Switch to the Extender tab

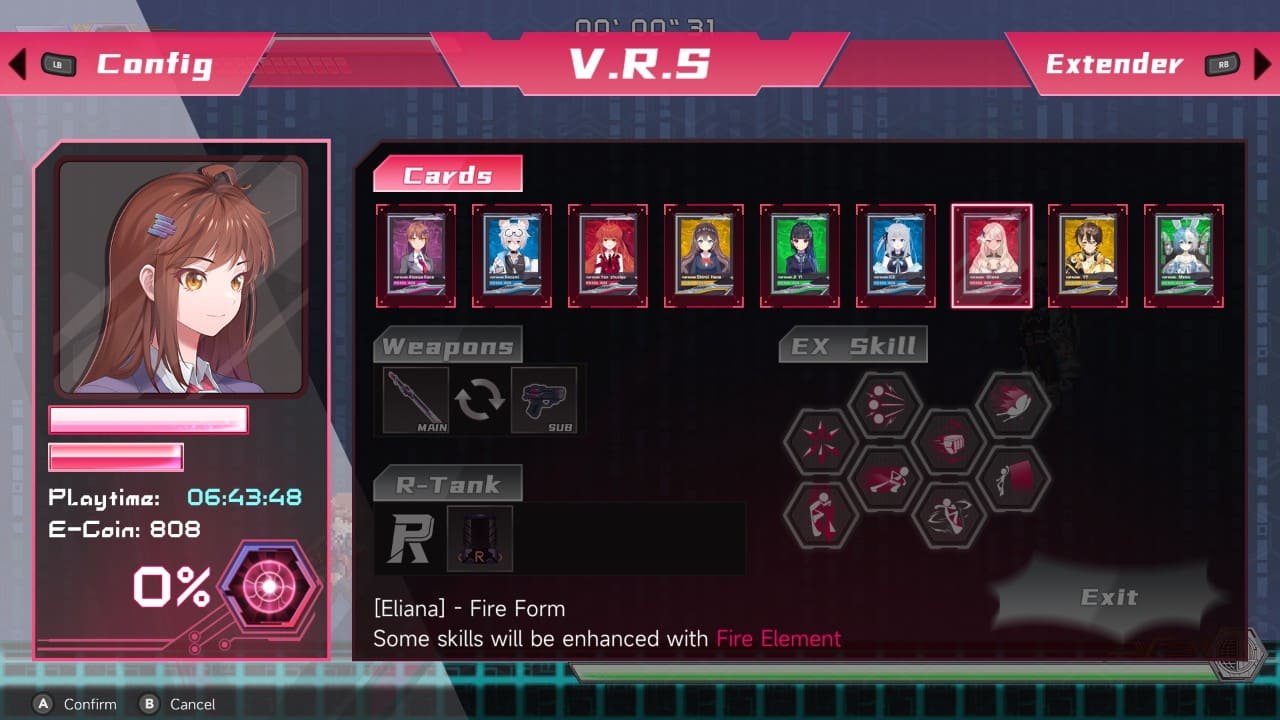pyautogui.click(x=1113, y=64)
